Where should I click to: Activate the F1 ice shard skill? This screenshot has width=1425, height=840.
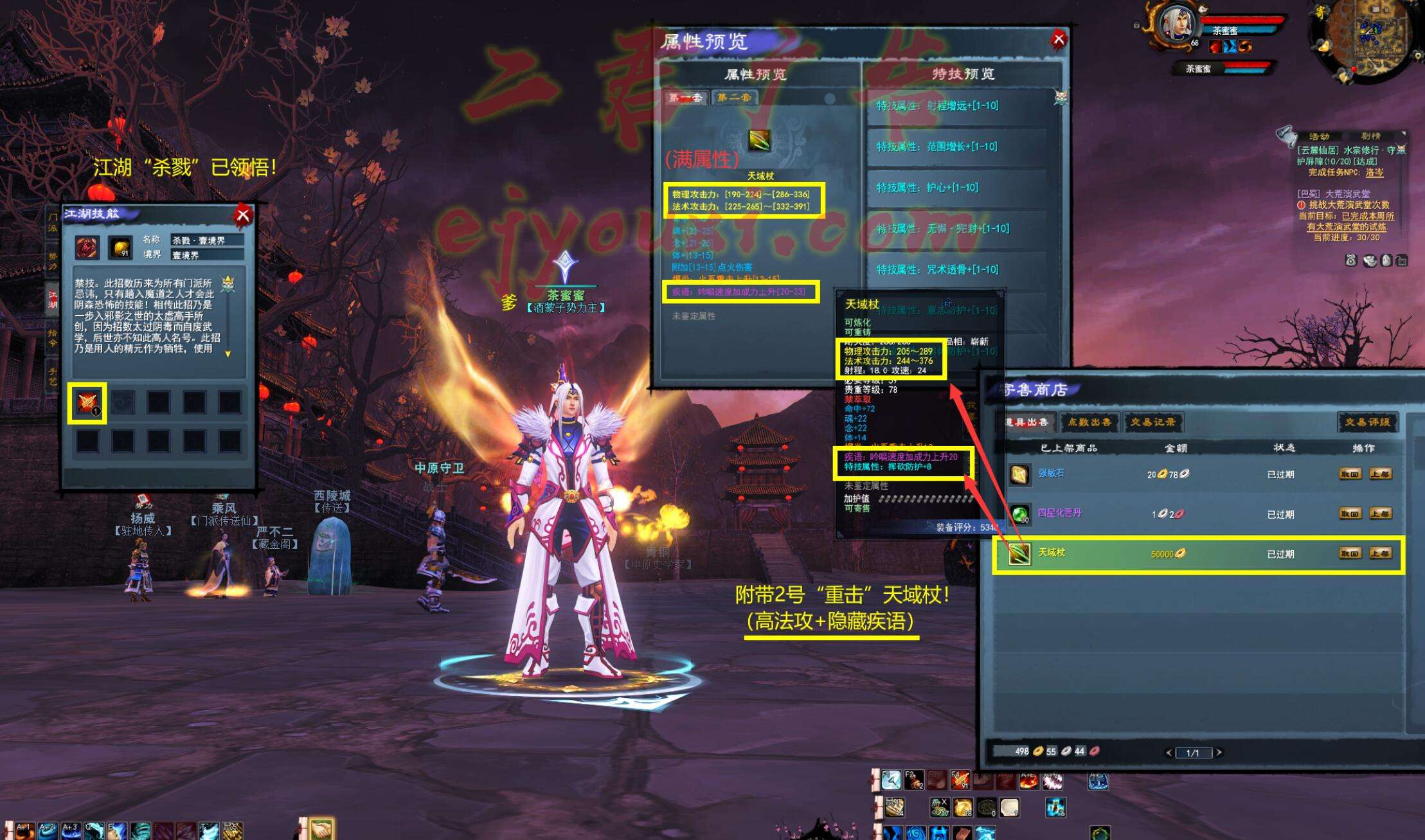coord(891,780)
